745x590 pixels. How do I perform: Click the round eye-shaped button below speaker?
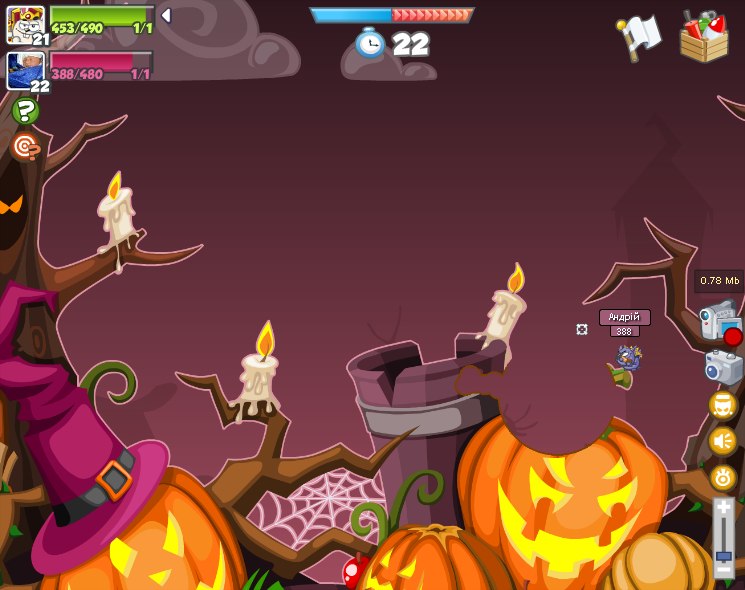click(723, 477)
